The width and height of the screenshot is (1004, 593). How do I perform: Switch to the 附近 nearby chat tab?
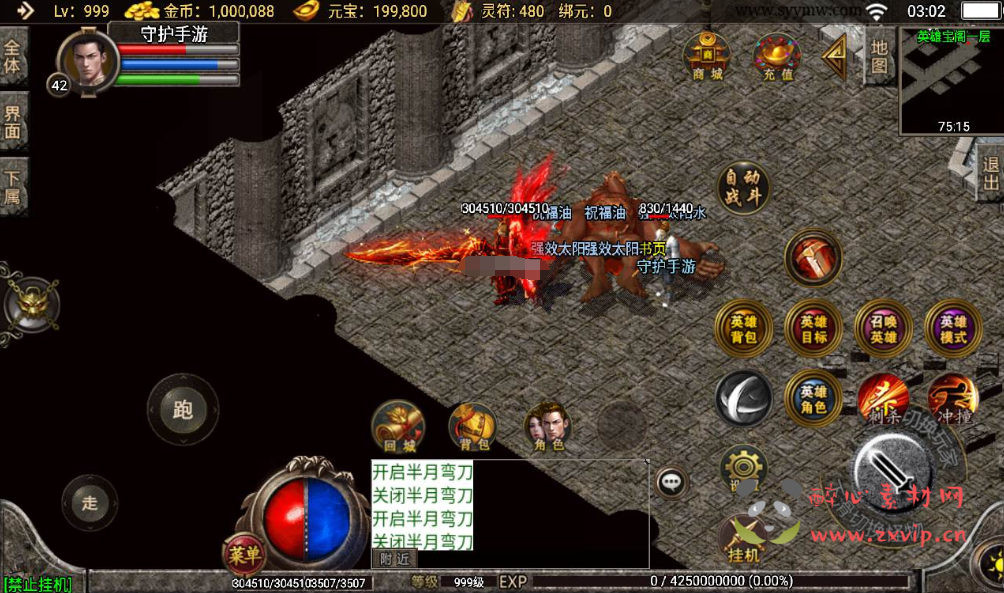(x=394, y=559)
